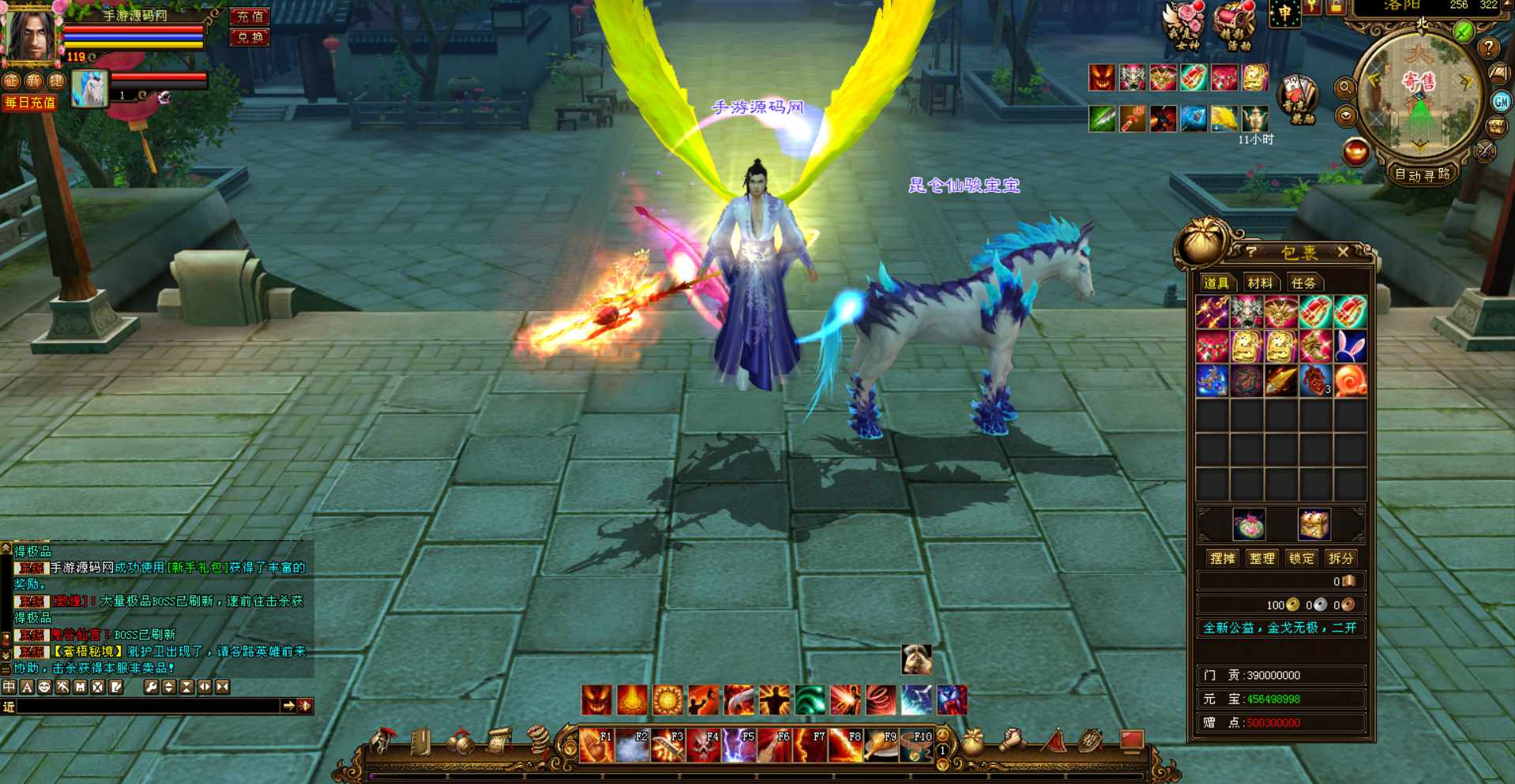Open the 充值 recharge button

(x=250, y=16)
